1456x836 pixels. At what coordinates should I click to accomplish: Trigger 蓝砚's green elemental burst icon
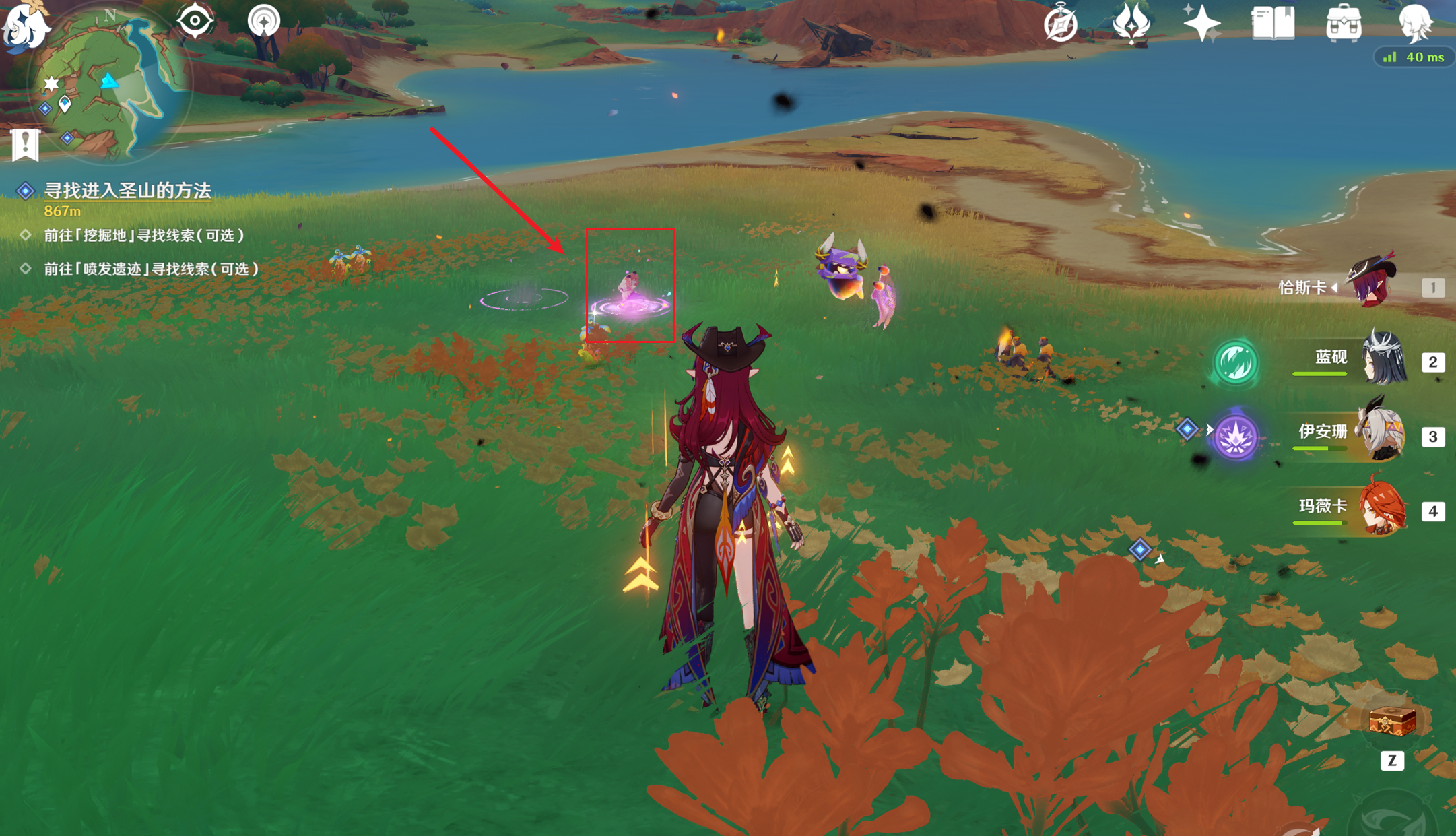coord(1235,362)
